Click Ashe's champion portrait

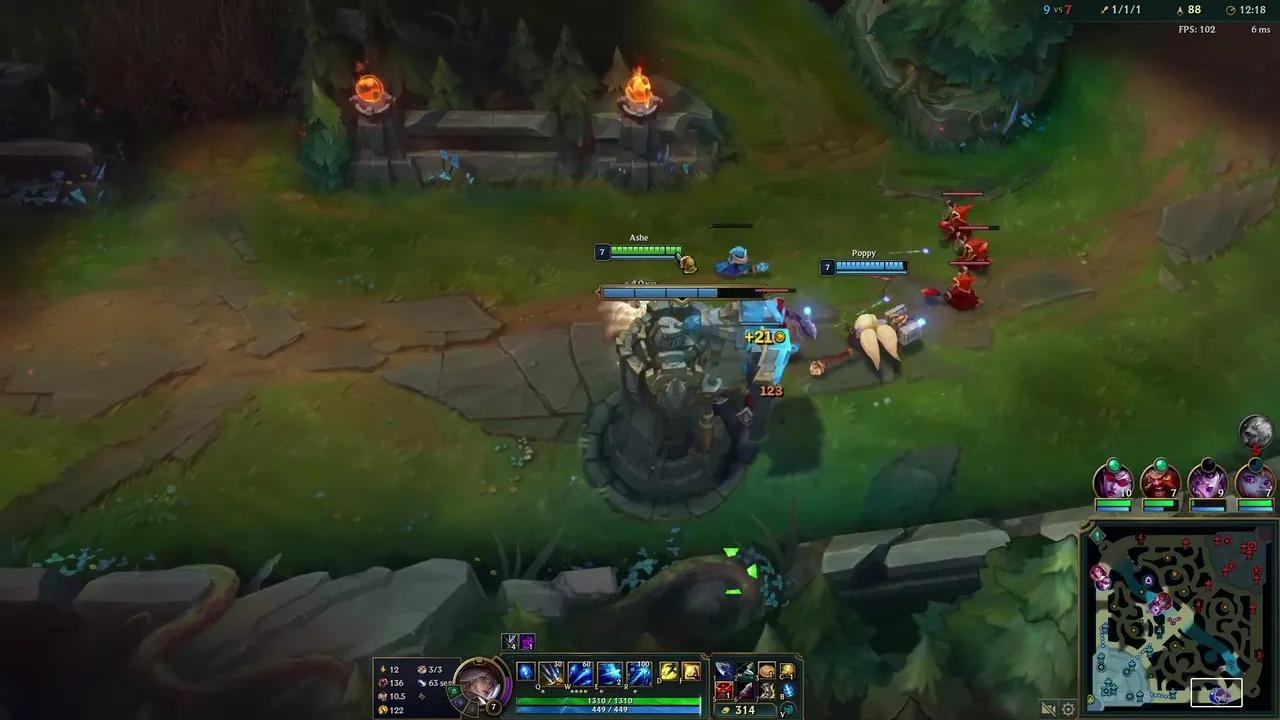click(x=480, y=686)
